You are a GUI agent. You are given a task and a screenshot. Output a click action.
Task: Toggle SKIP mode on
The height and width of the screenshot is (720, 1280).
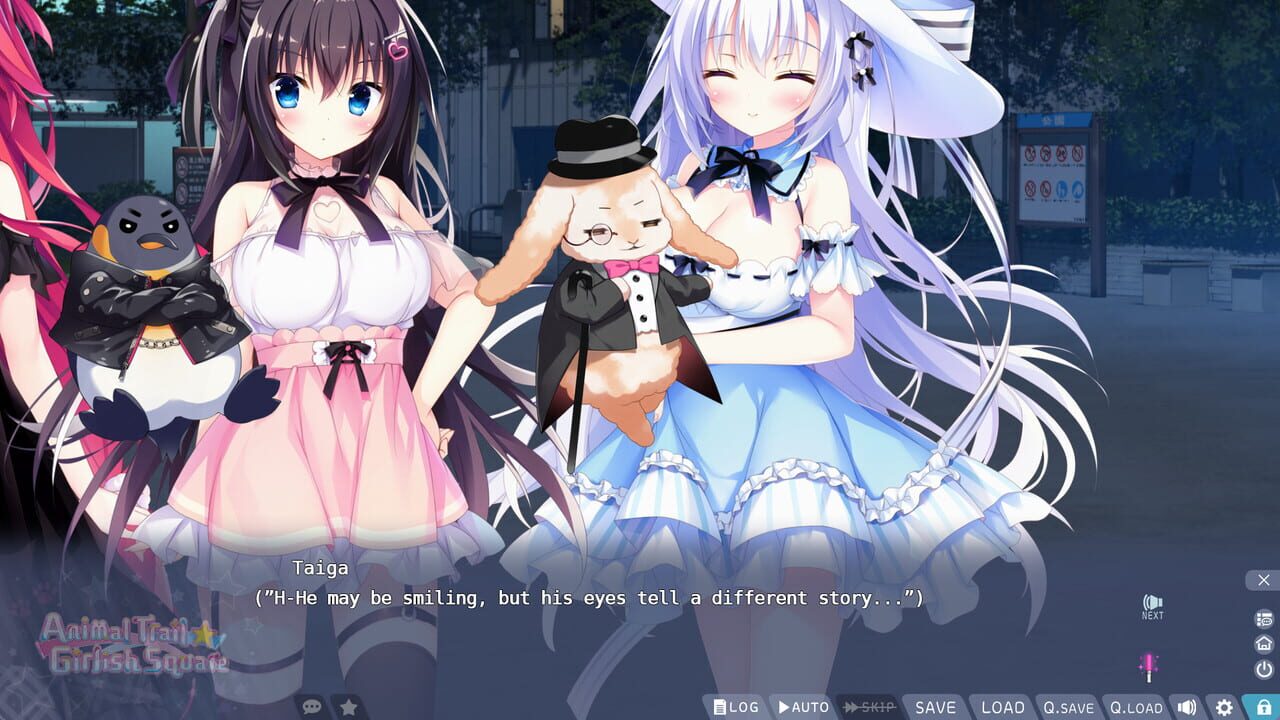866,705
